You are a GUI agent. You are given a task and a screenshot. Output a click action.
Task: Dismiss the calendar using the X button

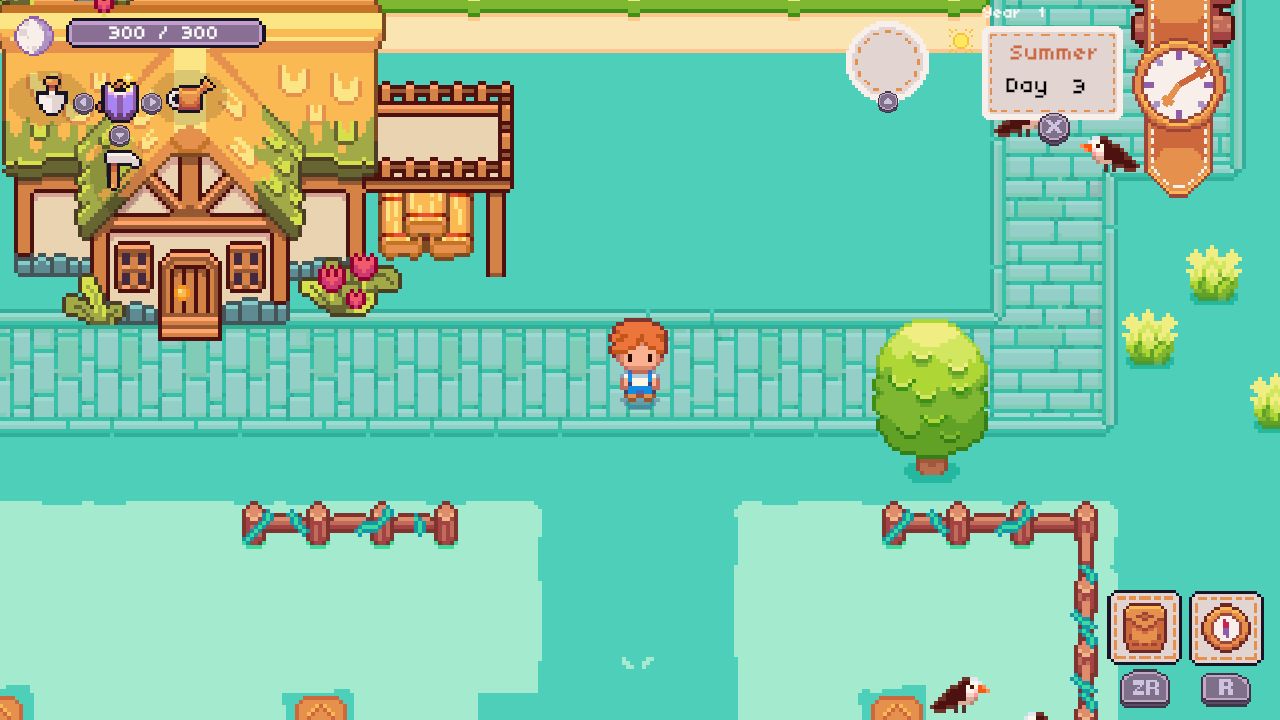coord(1055,126)
